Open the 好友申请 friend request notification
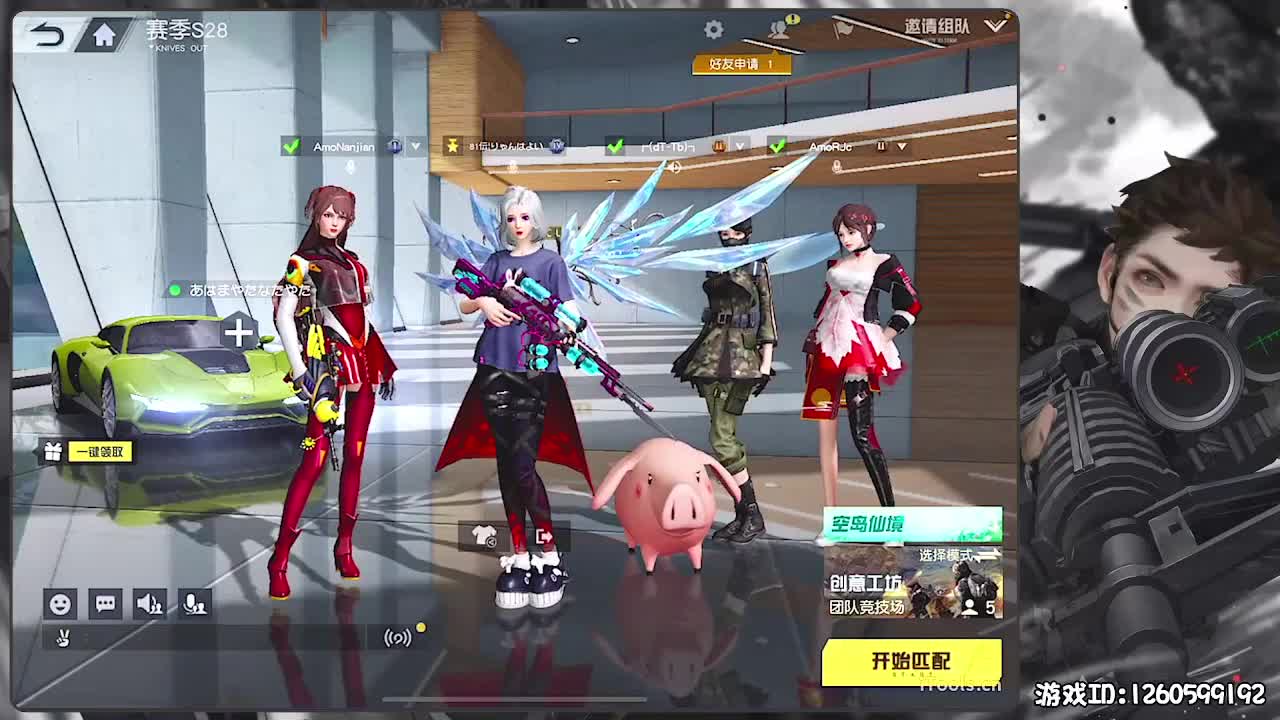Image resolution: width=1280 pixels, height=720 pixels. point(740,65)
